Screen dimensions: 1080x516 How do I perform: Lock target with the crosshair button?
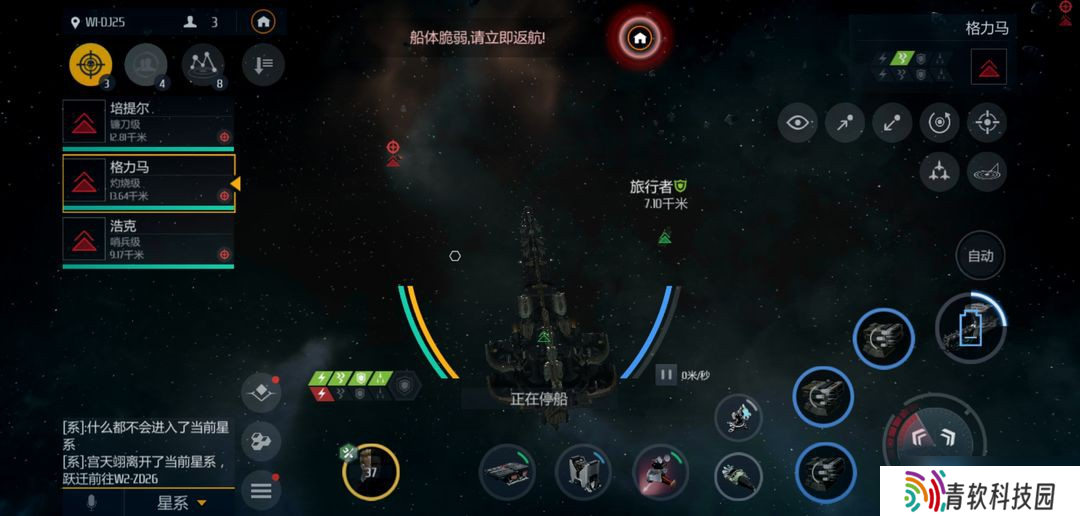click(987, 123)
